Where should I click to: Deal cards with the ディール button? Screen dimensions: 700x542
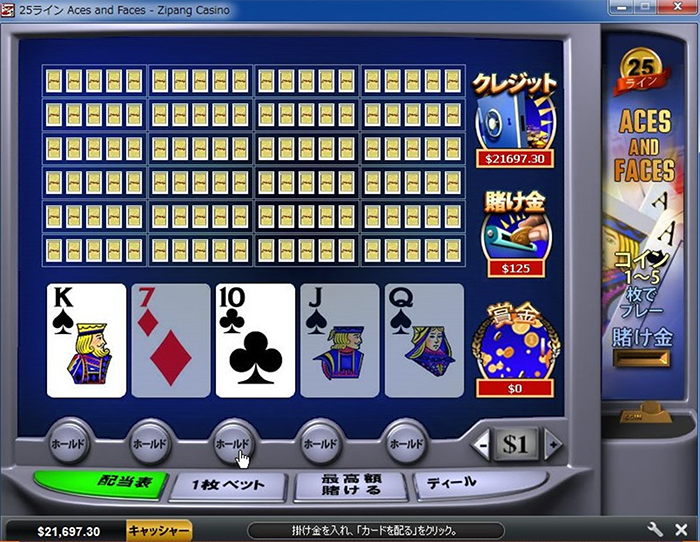click(x=457, y=483)
